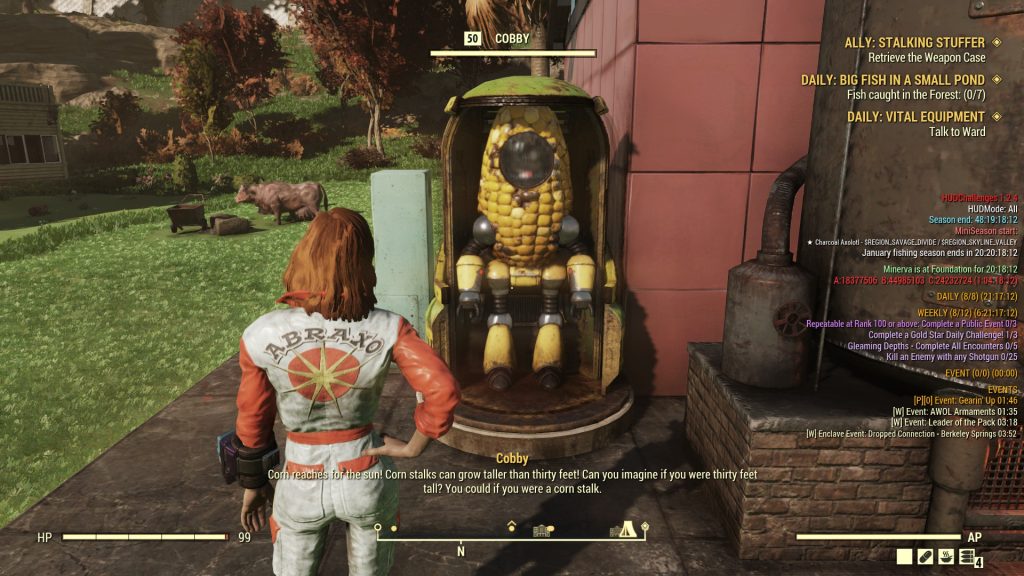Click the steaming food bowl status icon
The height and width of the screenshot is (576, 1024).
tap(945, 557)
